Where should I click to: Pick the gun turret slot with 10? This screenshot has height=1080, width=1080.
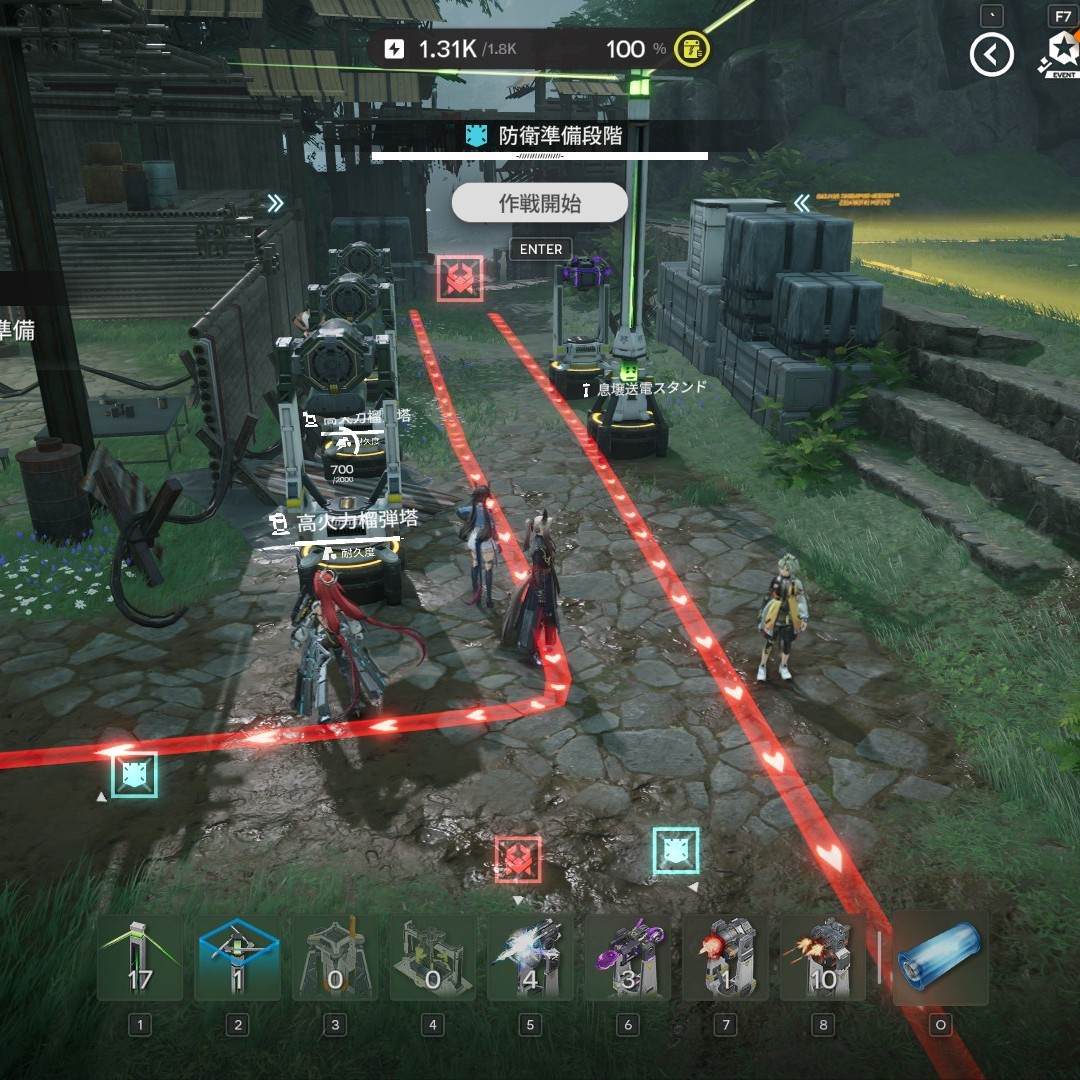pos(822,960)
